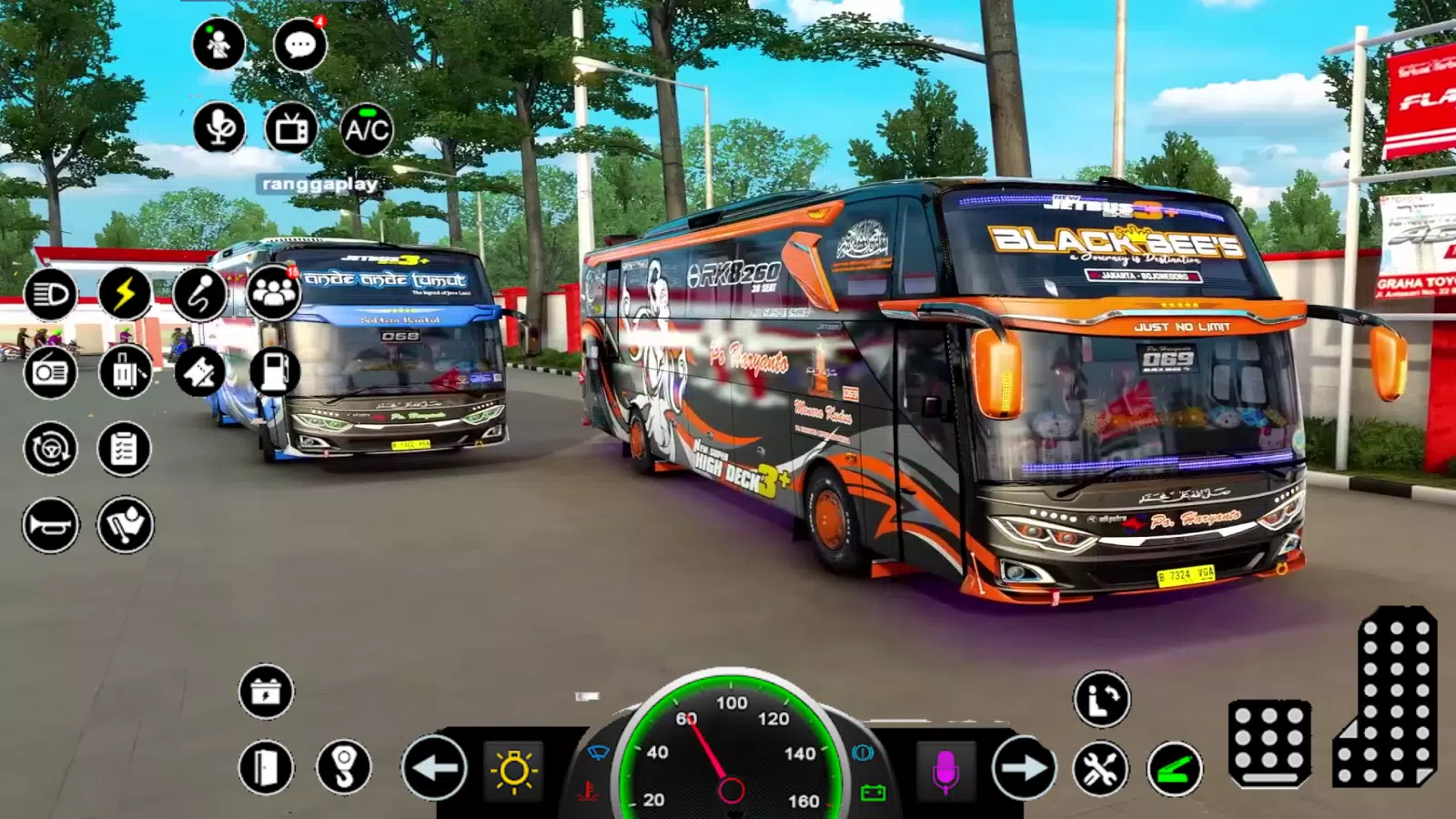
Task: Signal with the right arrow indicator
Action: pos(1024,769)
